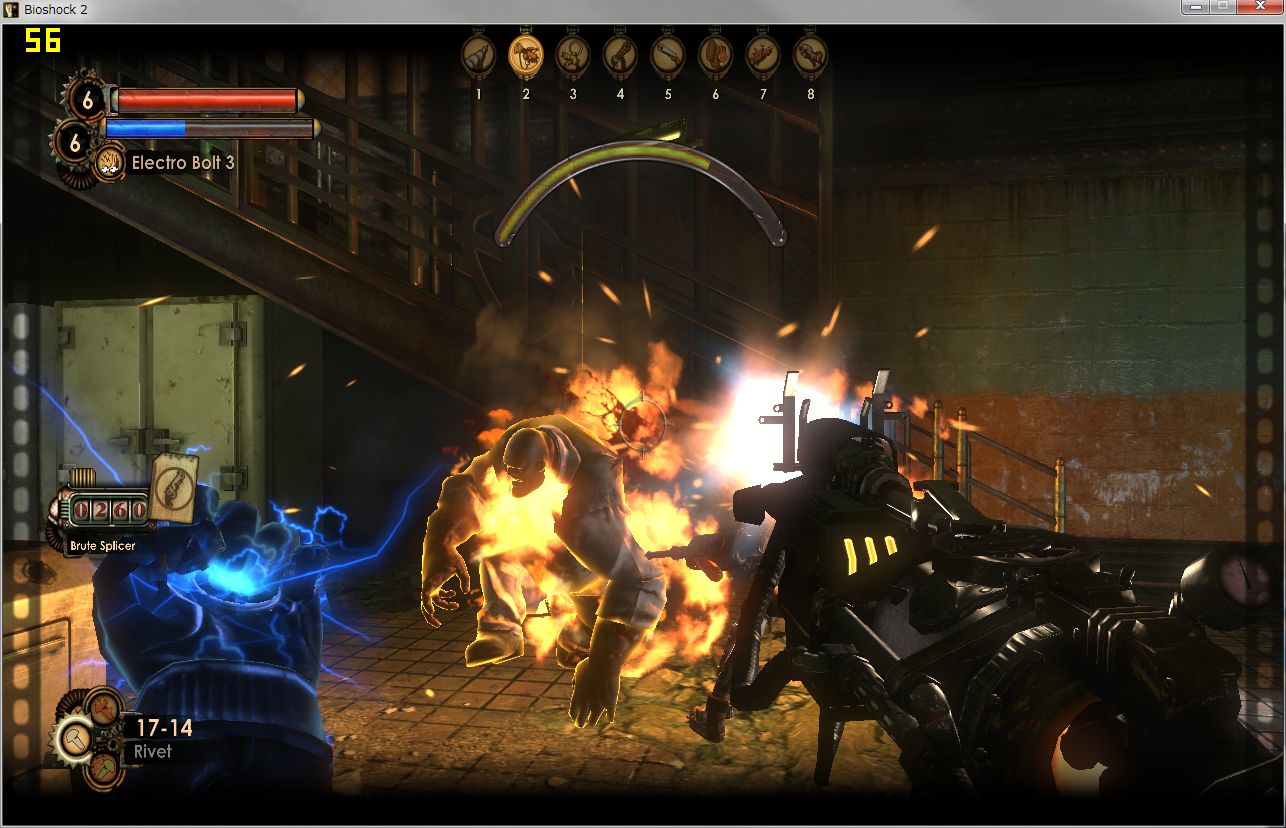Select the drill in weapon slot 1
Screen dimensions: 1286x828
point(478,54)
